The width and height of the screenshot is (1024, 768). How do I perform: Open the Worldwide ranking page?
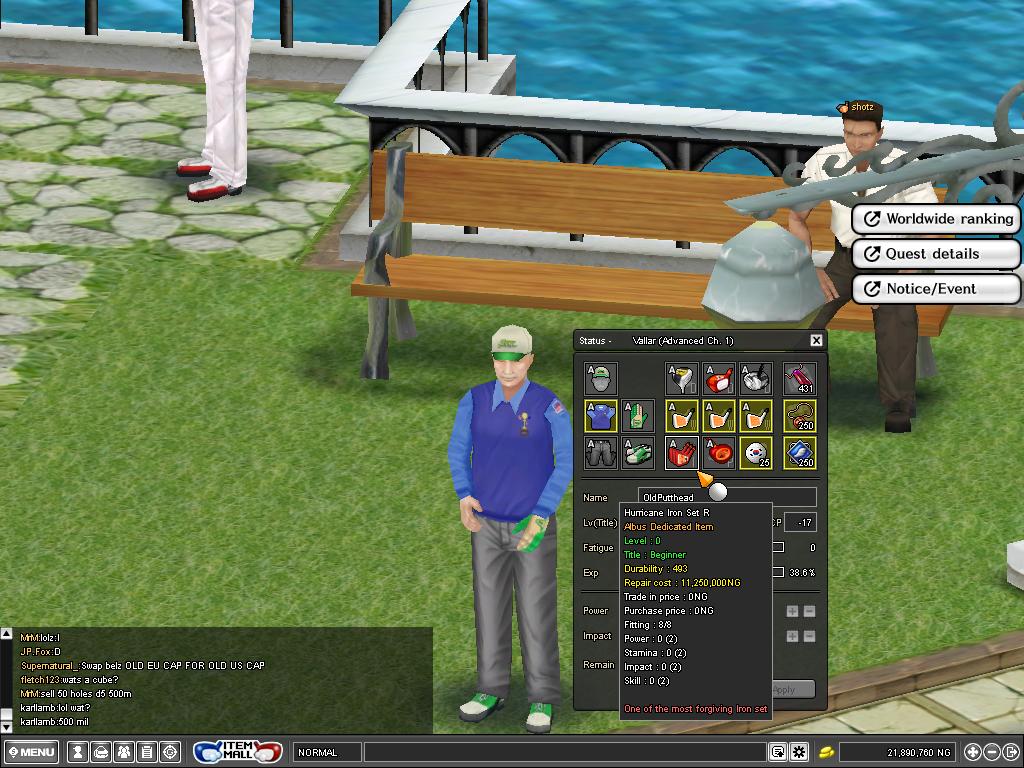tap(937, 219)
